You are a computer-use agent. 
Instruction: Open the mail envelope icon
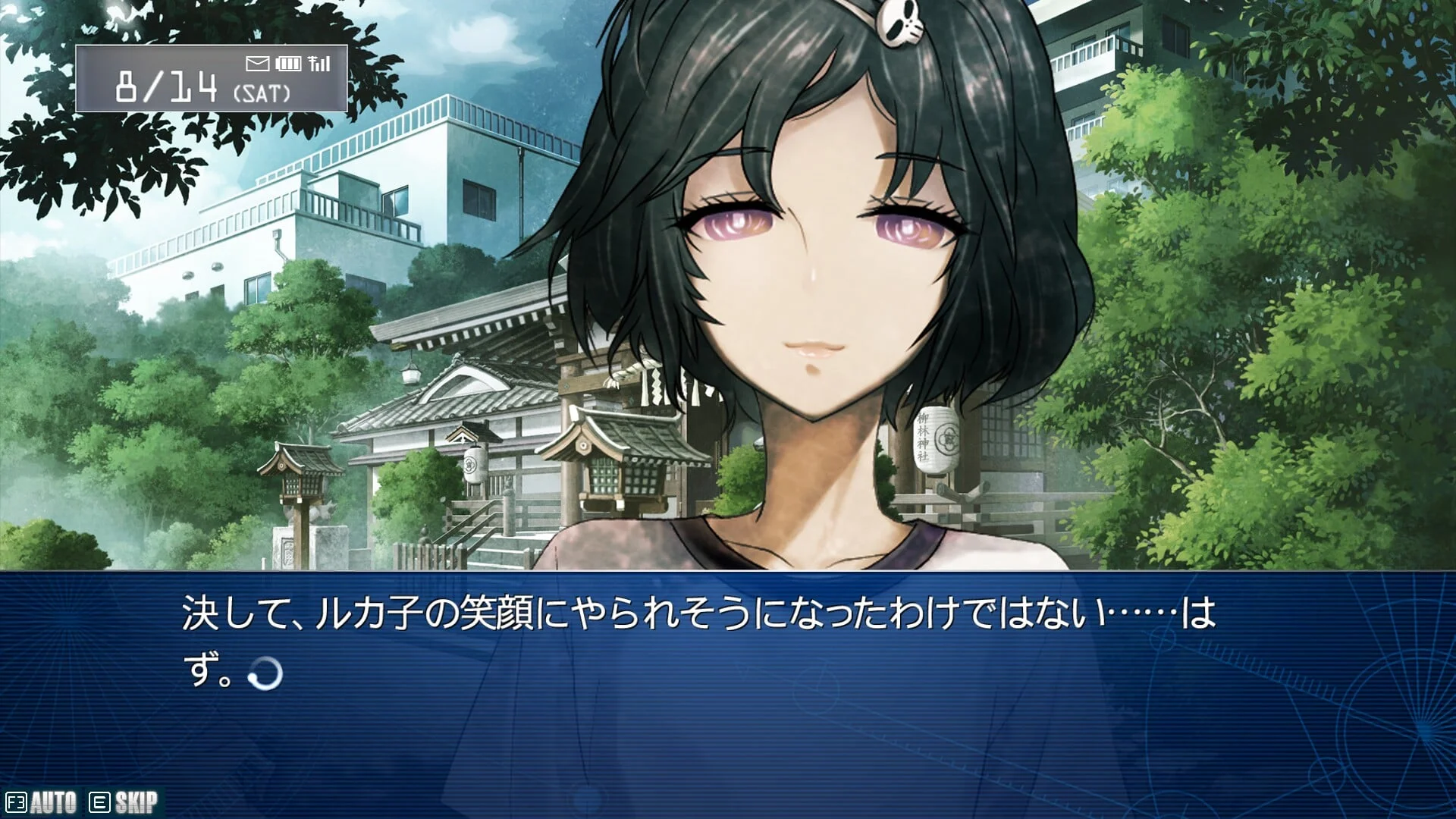(258, 64)
